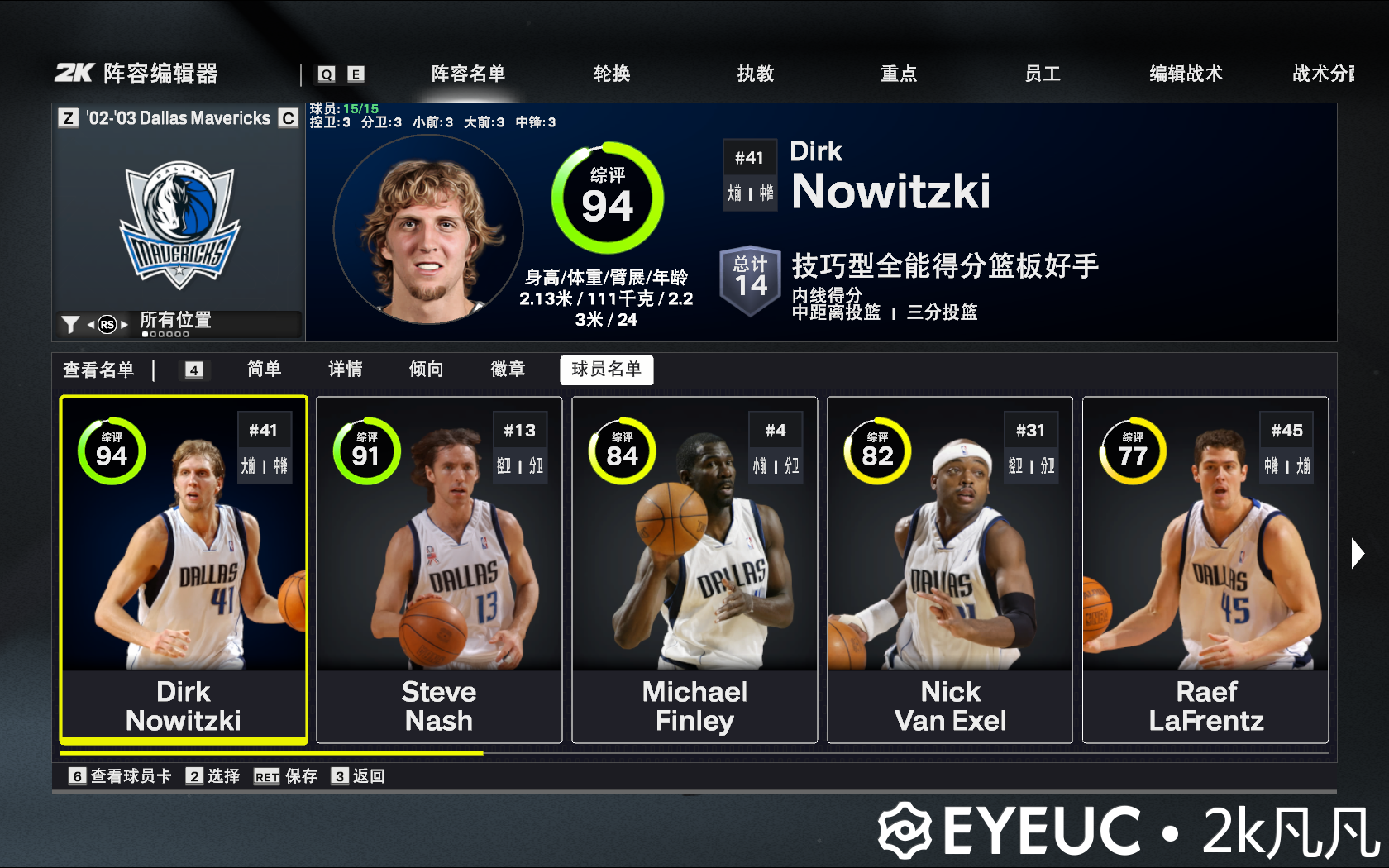
Task: Choose Raef LaFrentz's player card
Action: [x=1205, y=570]
